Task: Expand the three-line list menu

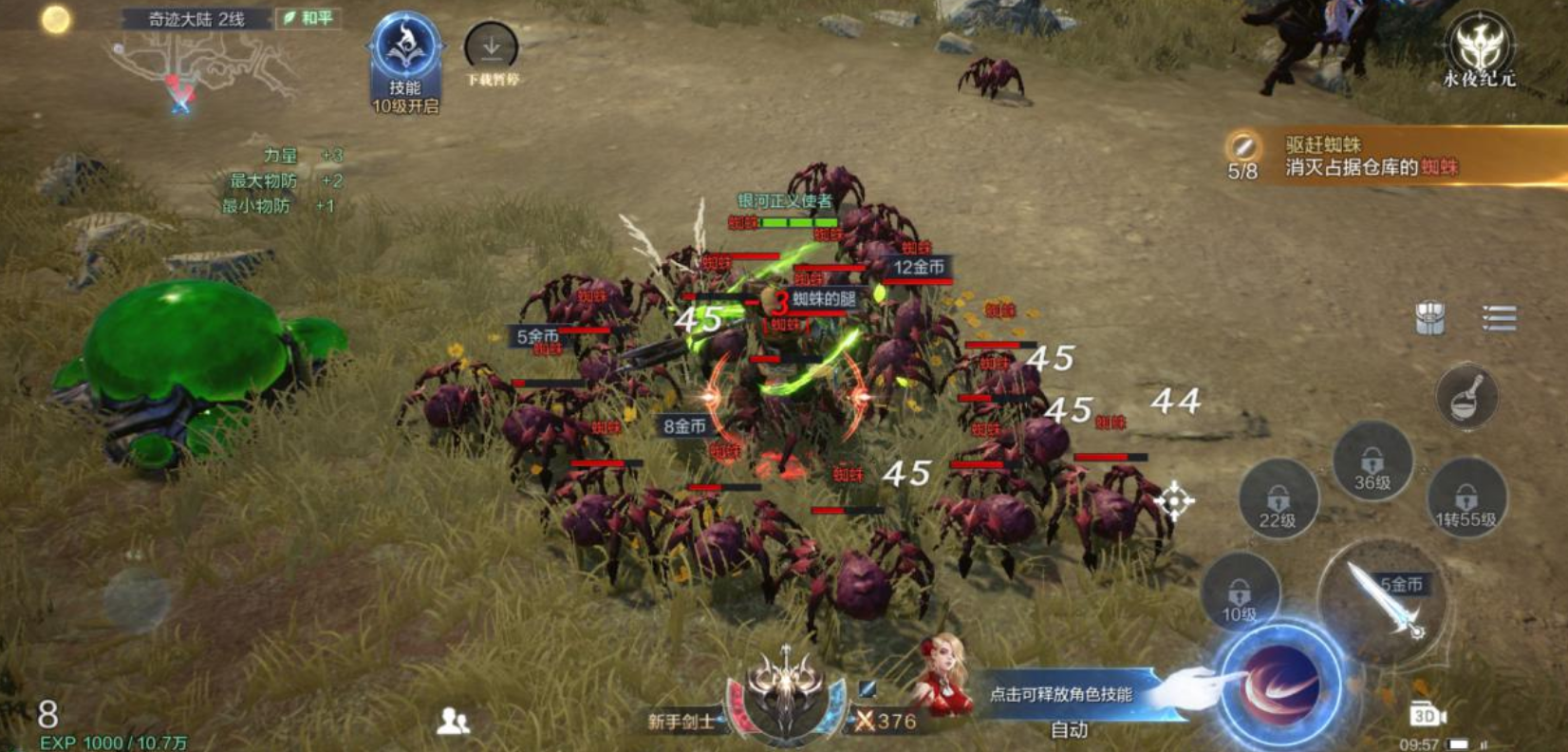Action: click(1499, 319)
